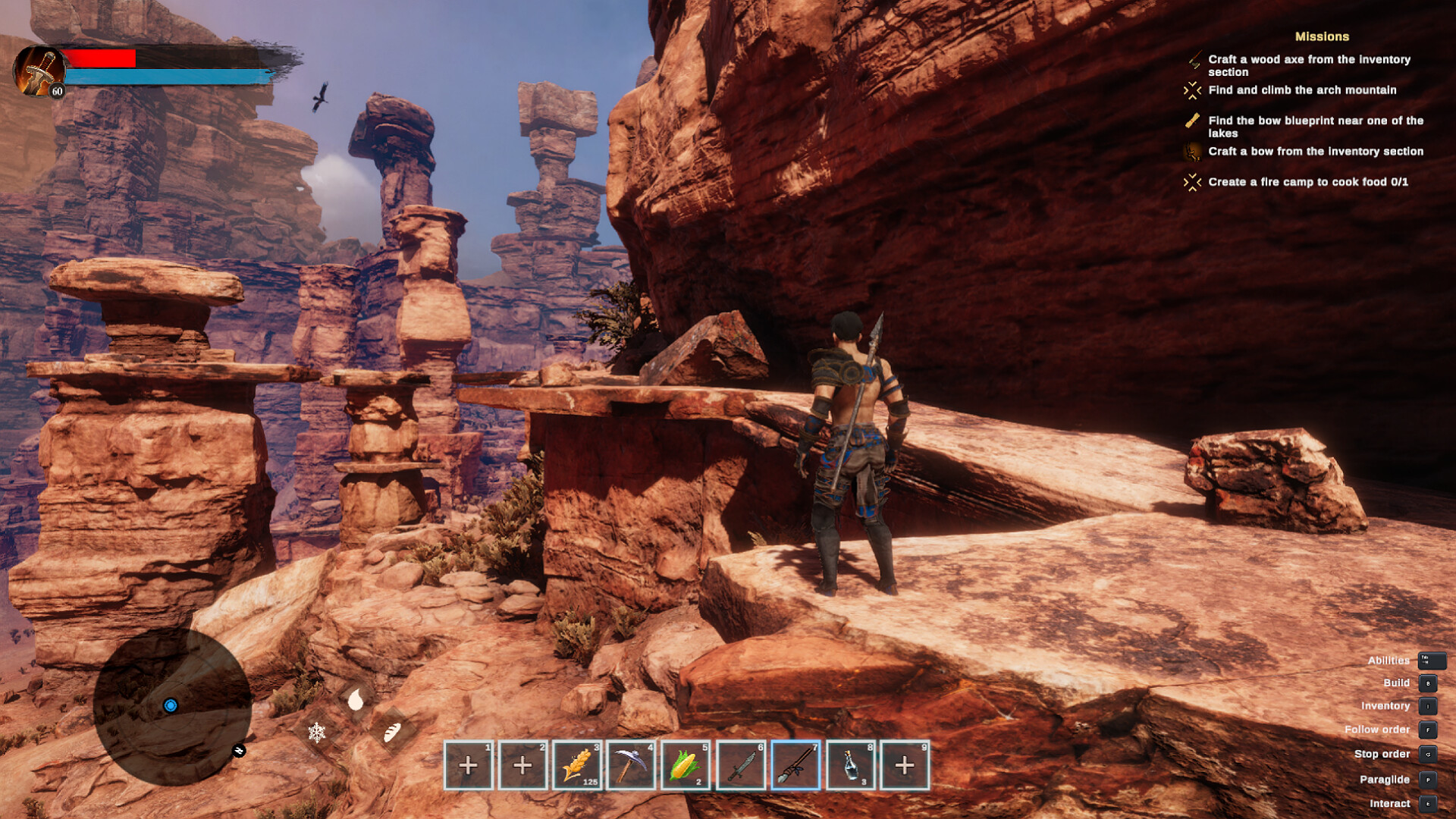Select the 'Create a fire camp' mission
The width and height of the screenshot is (1456, 819).
(x=1307, y=182)
